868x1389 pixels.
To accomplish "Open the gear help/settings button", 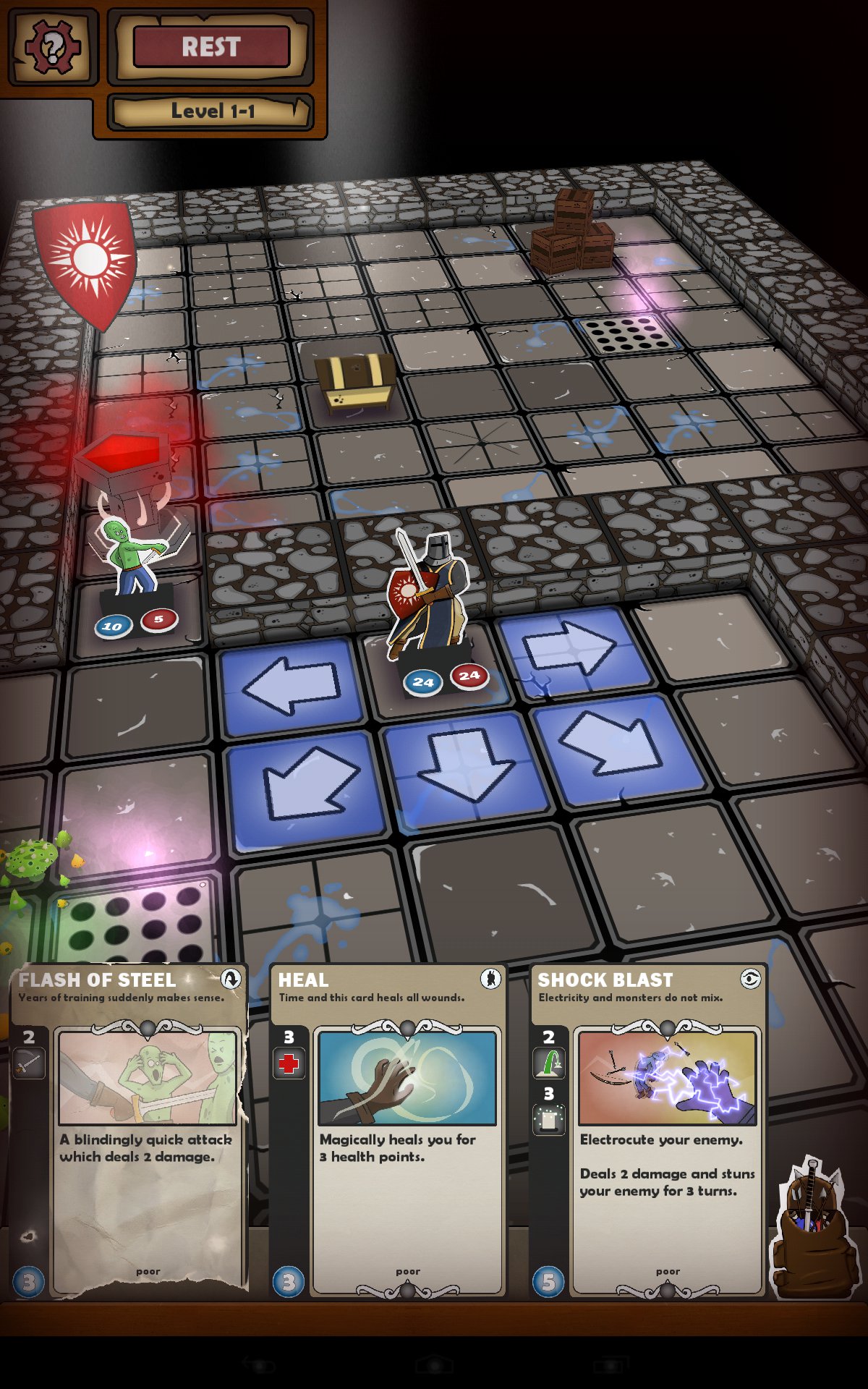I will click(x=51, y=47).
